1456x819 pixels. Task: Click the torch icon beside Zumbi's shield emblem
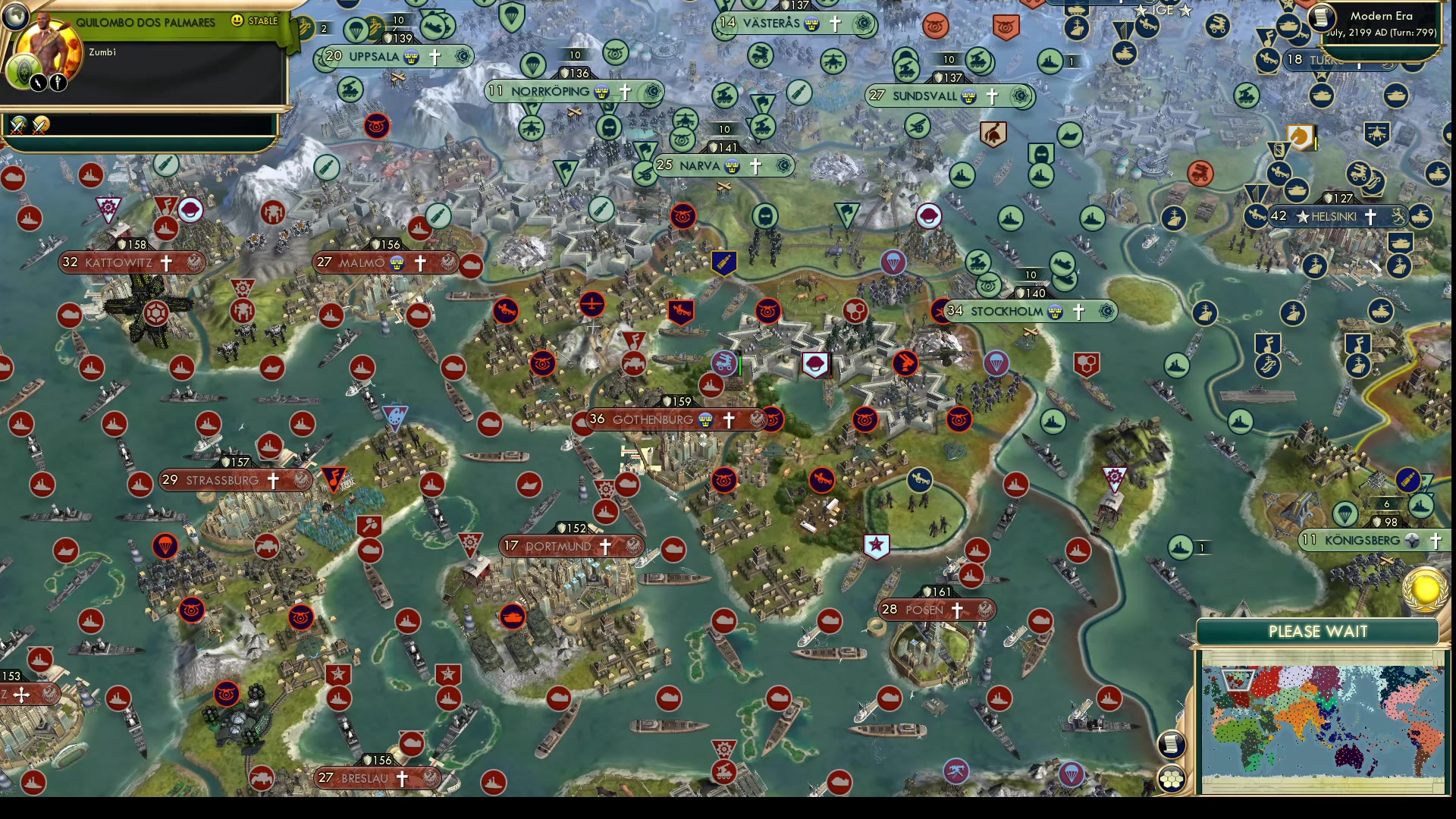coord(58,83)
